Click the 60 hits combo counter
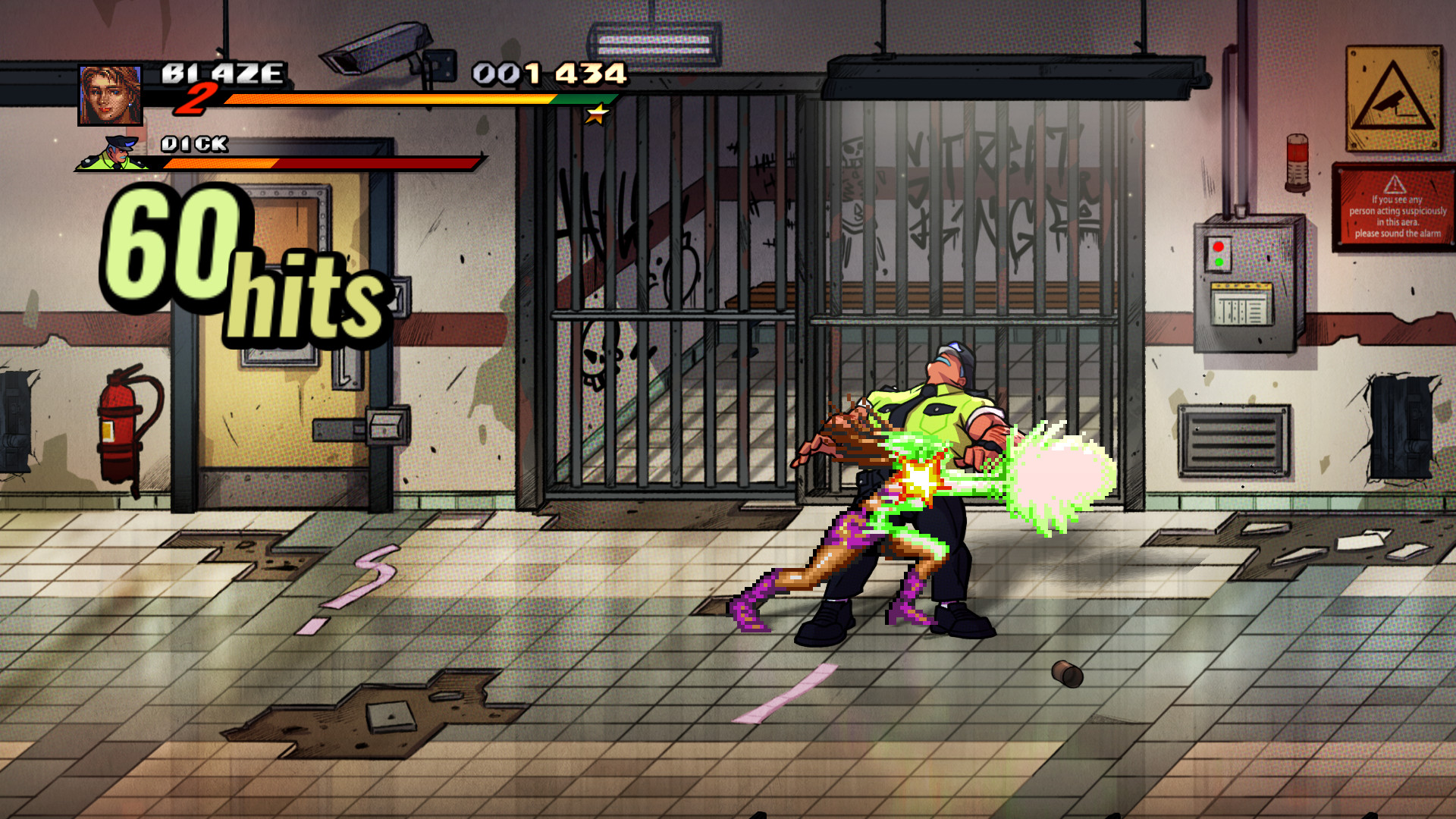This screenshot has height=819, width=1456. [x=243, y=258]
